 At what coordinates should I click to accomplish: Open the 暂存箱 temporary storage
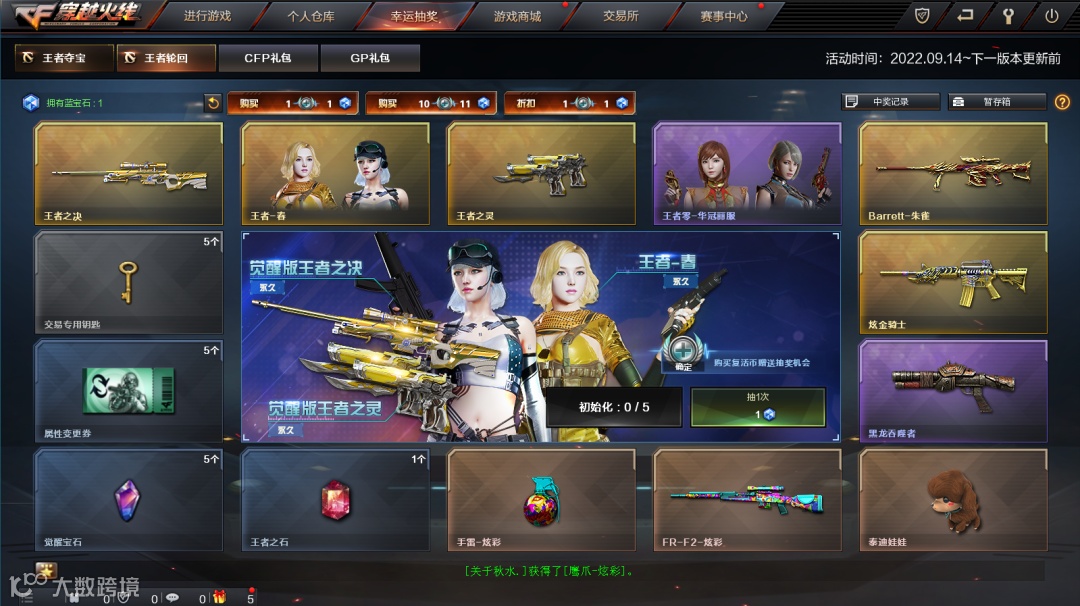[x=996, y=102]
